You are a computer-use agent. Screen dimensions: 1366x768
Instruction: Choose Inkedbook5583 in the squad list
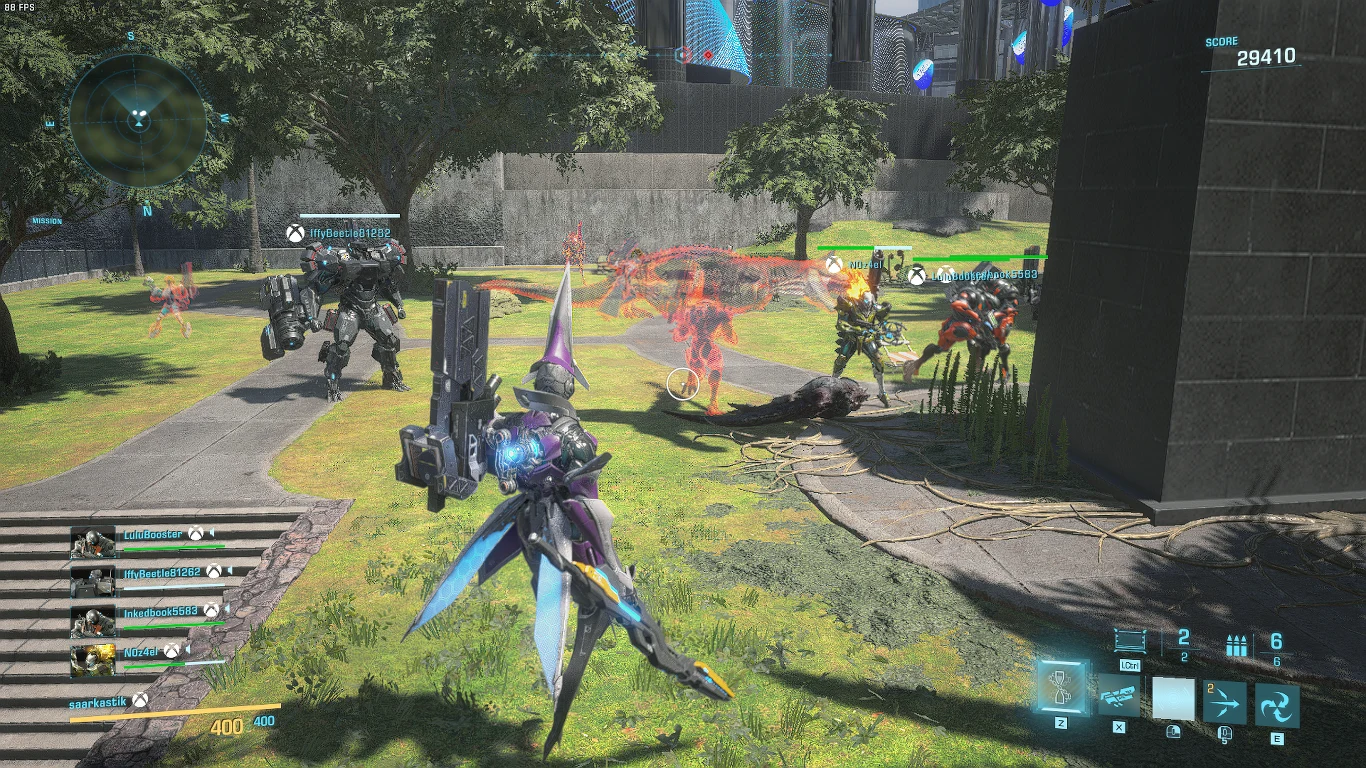[x=160, y=611]
